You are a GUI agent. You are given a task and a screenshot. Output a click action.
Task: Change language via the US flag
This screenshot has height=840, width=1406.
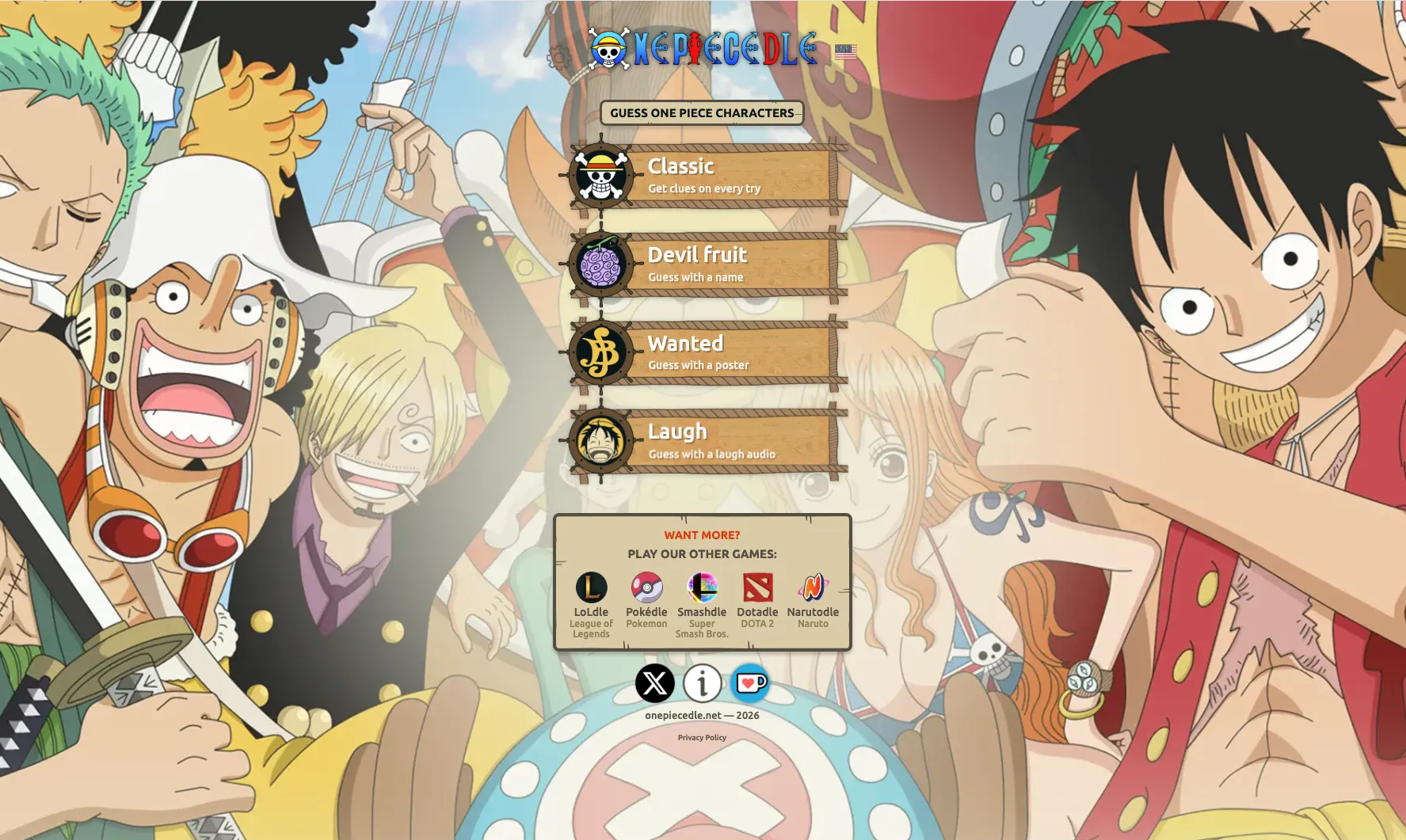pyautogui.click(x=846, y=51)
